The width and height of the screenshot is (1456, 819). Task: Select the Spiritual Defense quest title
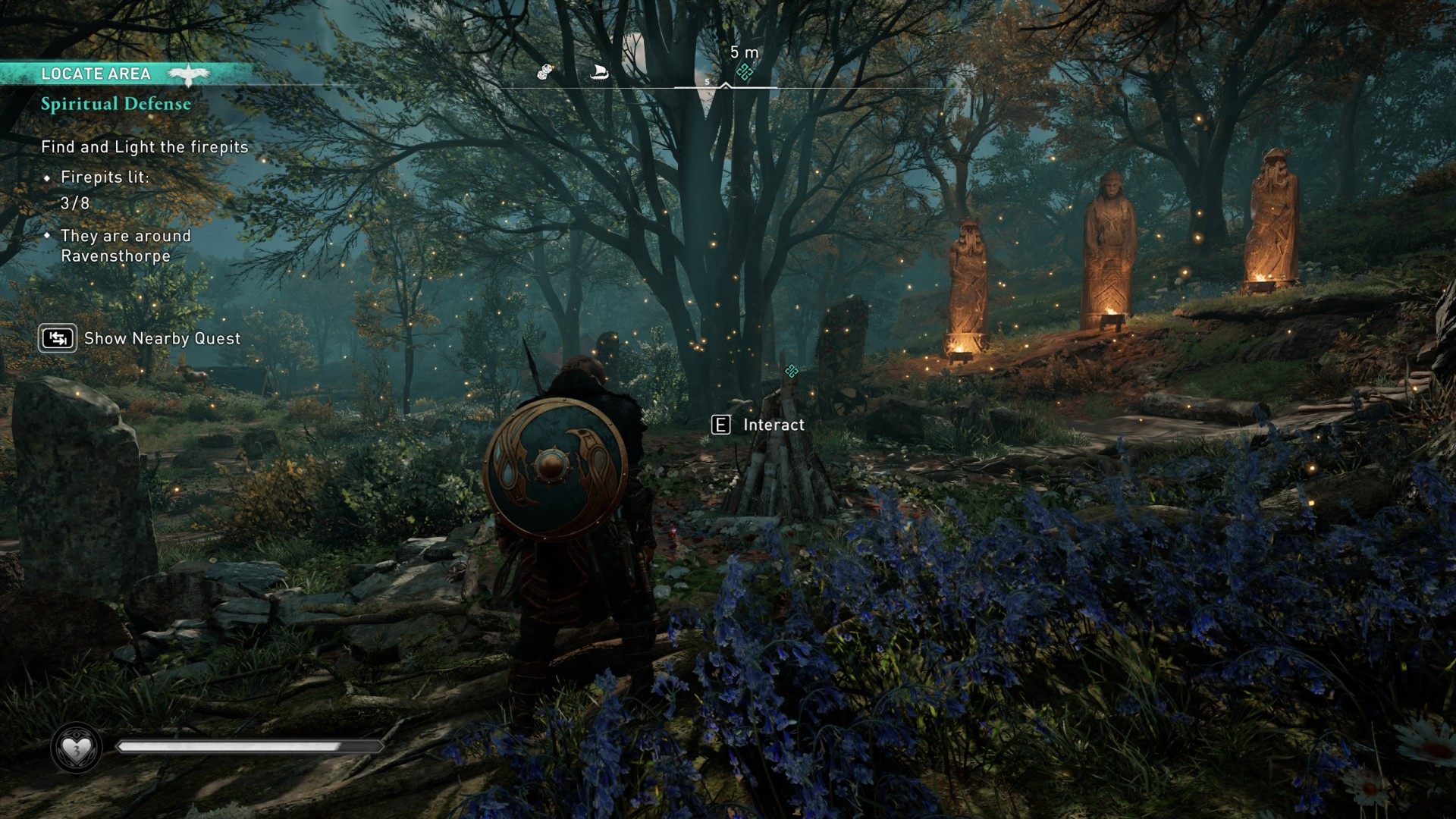point(116,104)
